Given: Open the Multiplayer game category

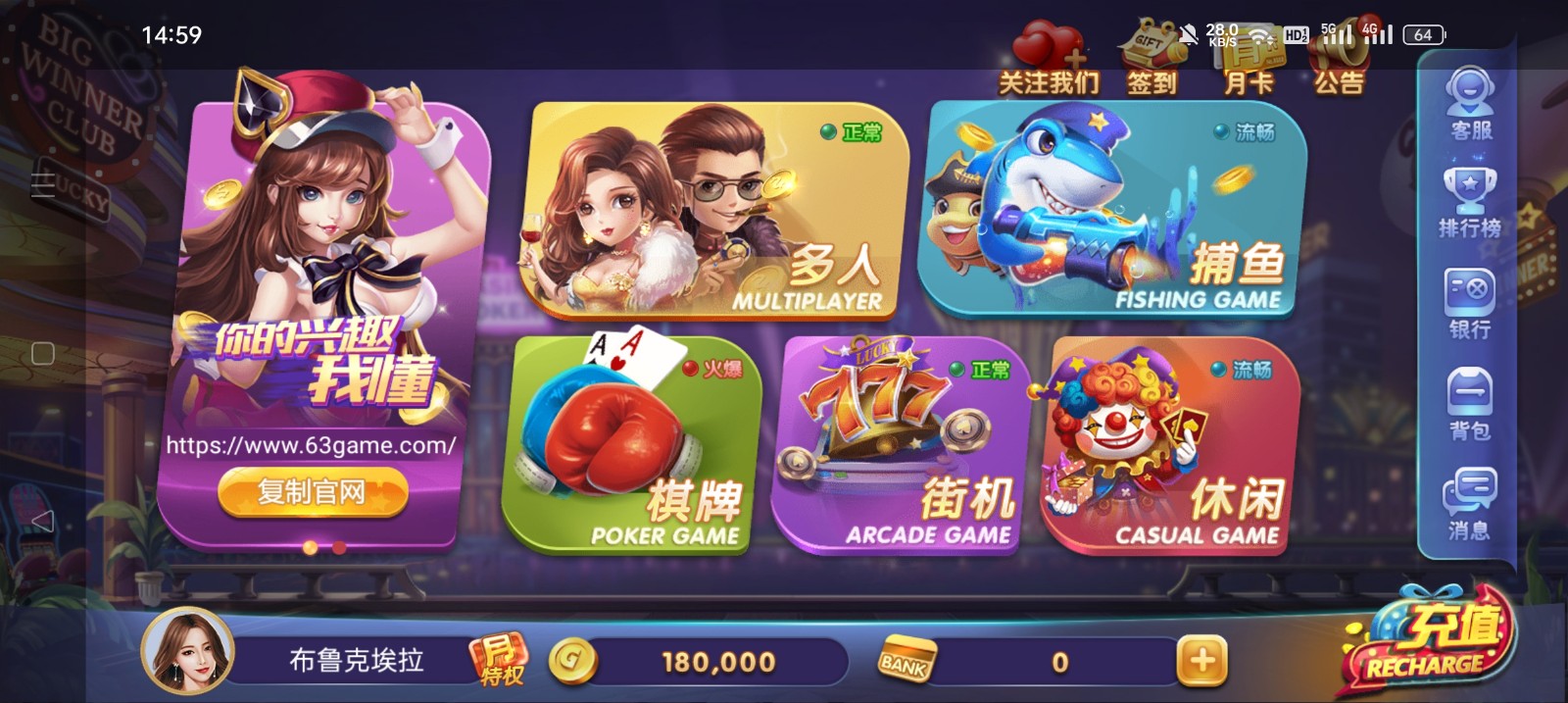Looking at the screenshot, I should [x=715, y=211].
